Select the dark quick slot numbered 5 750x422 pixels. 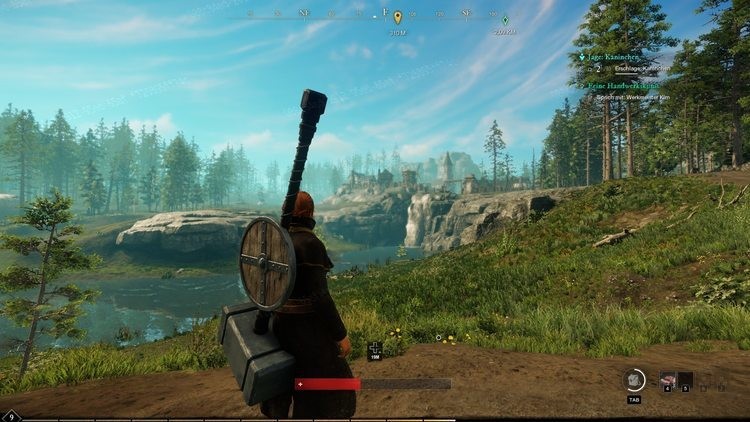click(686, 380)
